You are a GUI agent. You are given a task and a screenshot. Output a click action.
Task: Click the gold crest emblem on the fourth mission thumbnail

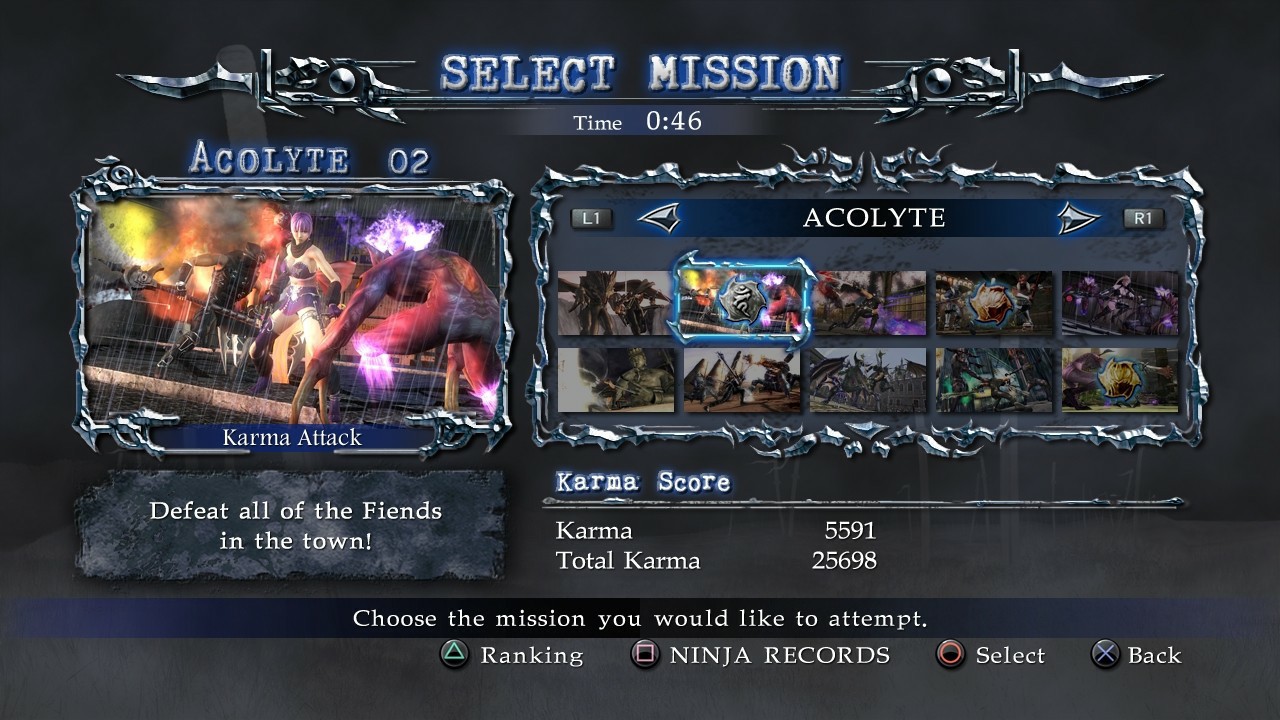(x=994, y=304)
